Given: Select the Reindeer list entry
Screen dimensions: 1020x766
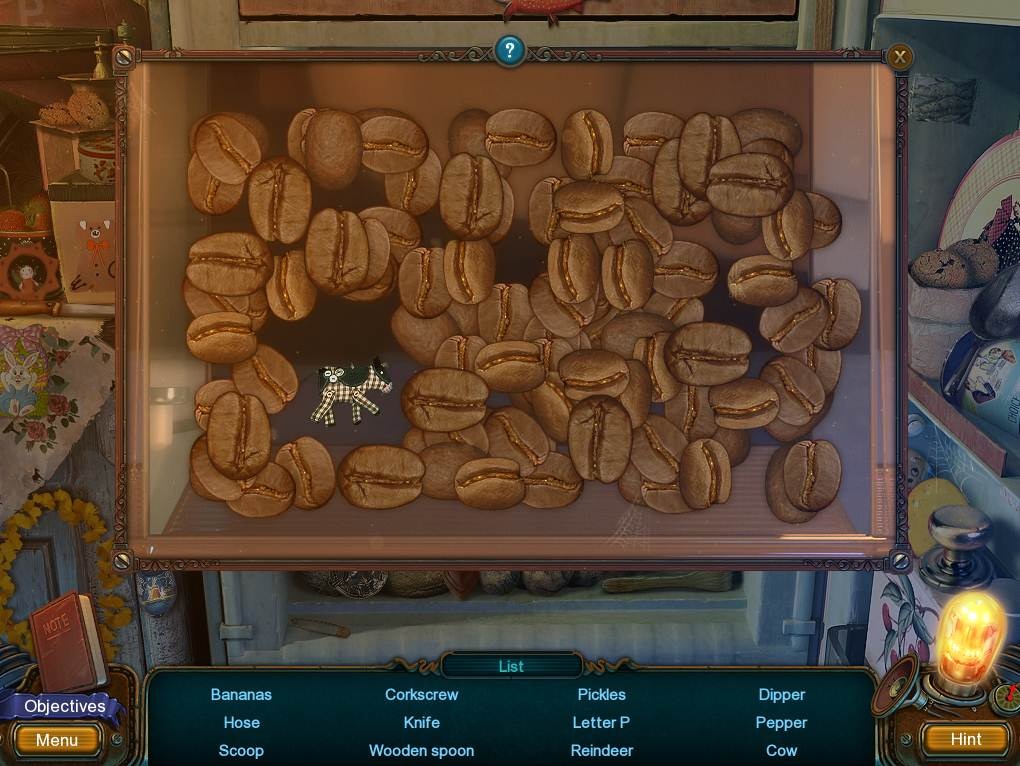Looking at the screenshot, I should tap(601, 750).
